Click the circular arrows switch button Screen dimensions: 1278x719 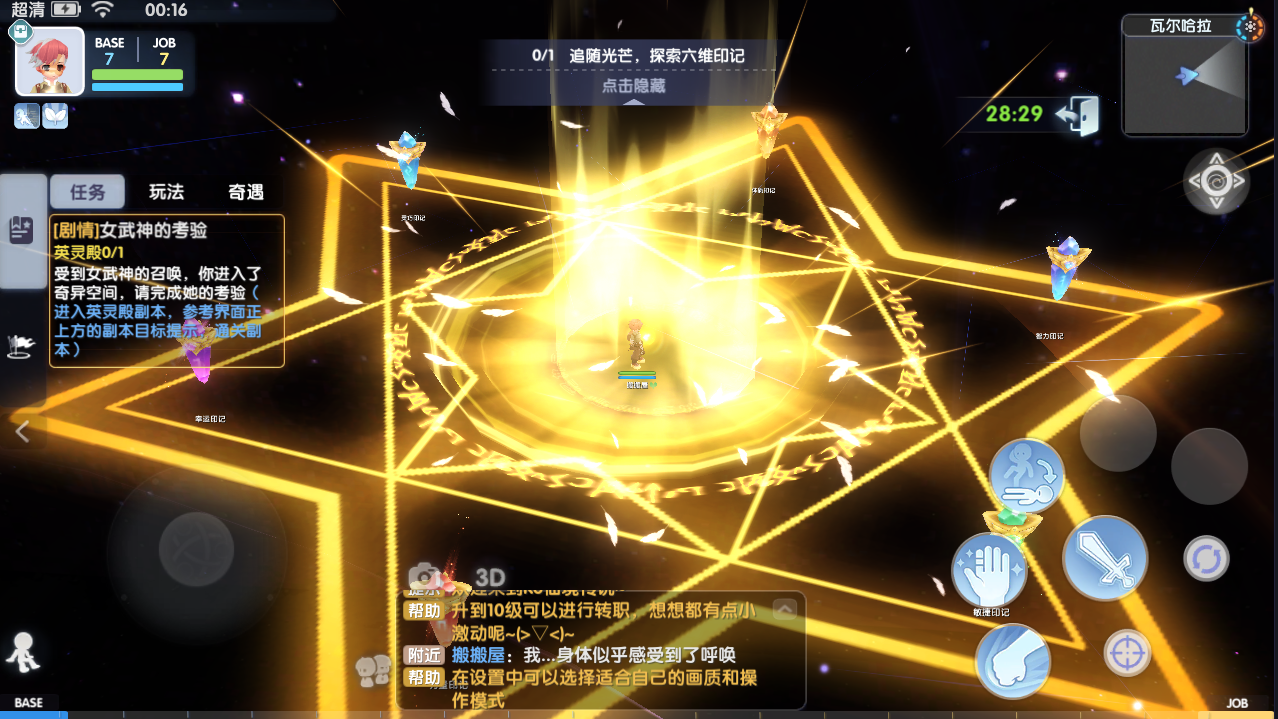click(1206, 558)
